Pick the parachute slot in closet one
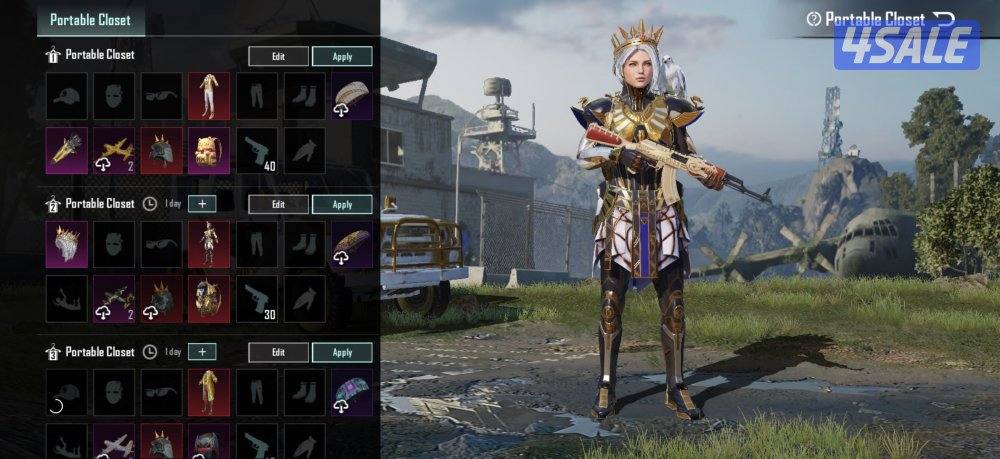Viewport: 1000px width, 459px height. point(352,96)
